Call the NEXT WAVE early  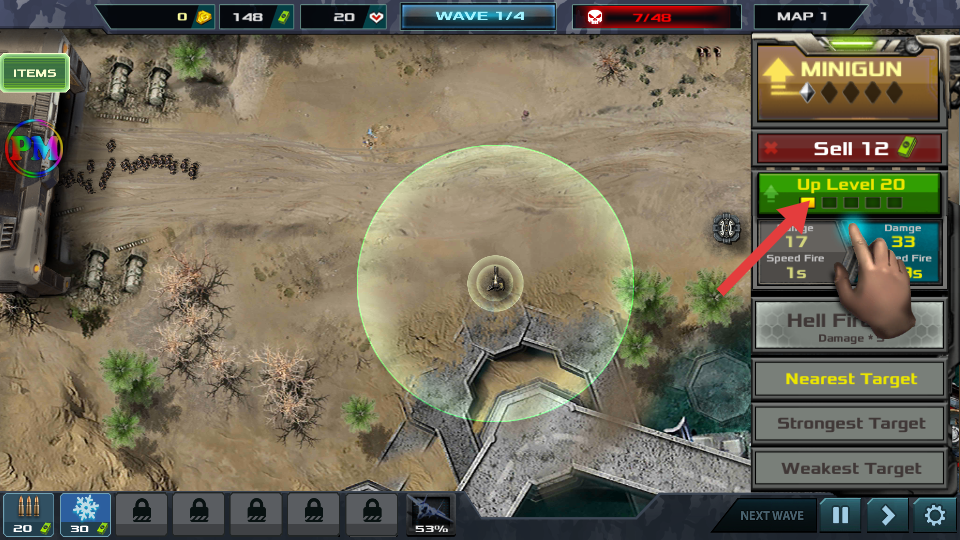pyautogui.click(x=771, y=516)
